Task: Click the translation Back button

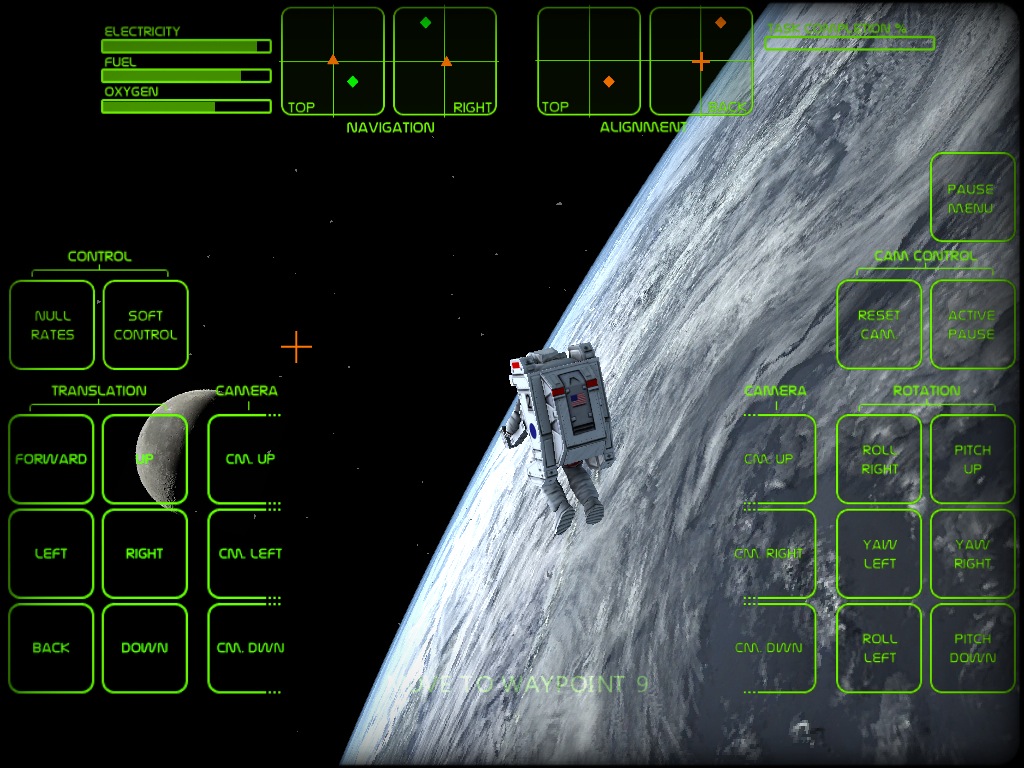Action: coord(51,647)
